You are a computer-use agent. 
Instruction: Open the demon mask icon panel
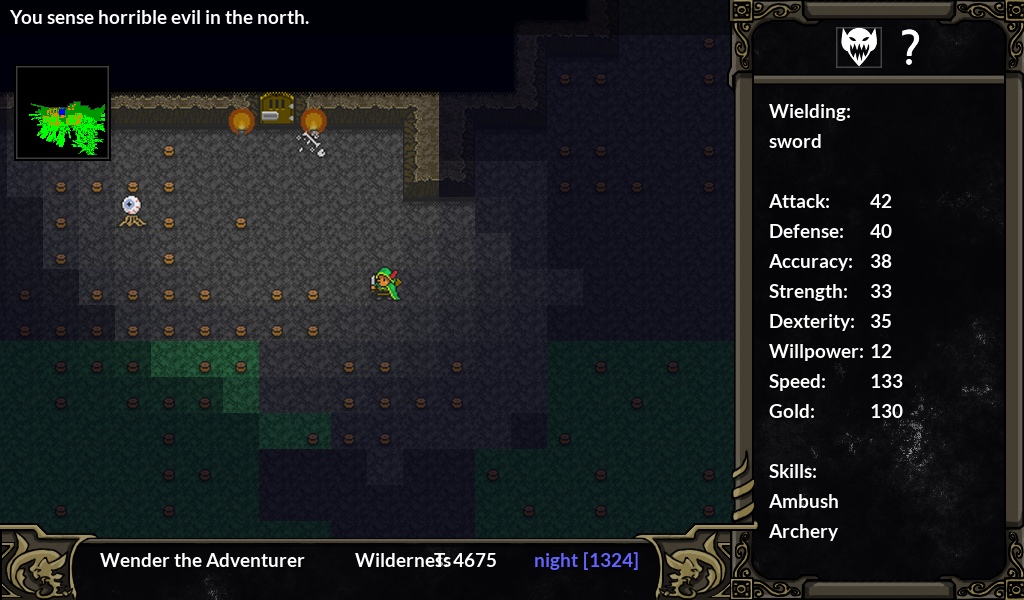pyautogui.click(x=859, y=47)
